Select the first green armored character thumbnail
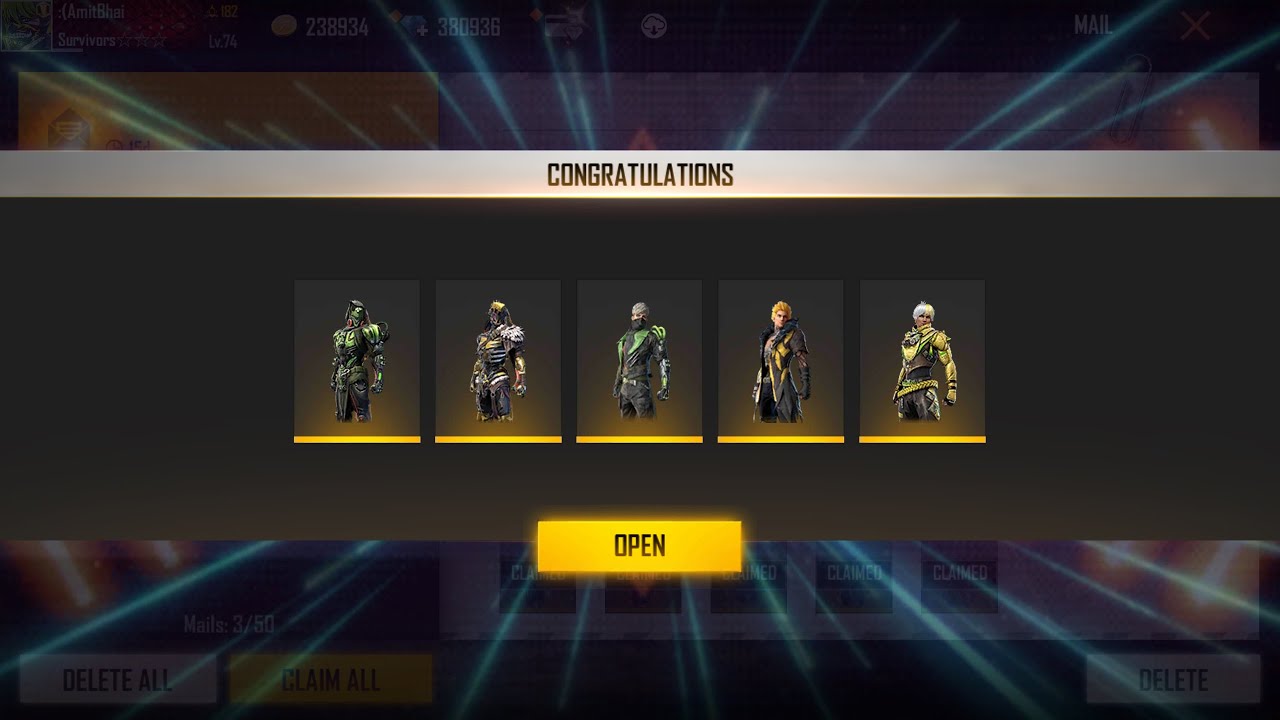The width and height of the screenshot is (1280, 720). click(x=356, y=360)
